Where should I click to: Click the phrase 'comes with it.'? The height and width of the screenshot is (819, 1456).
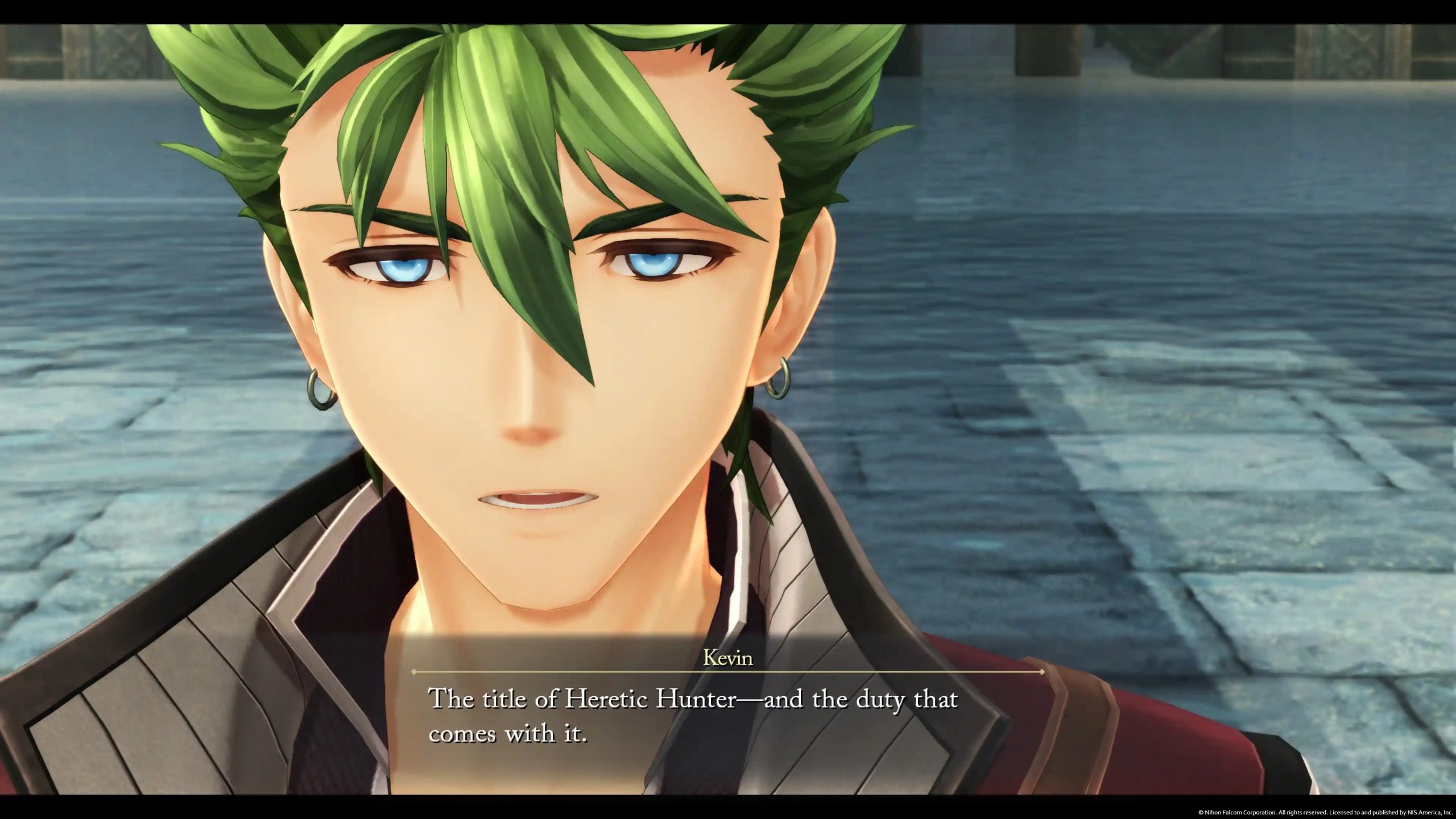[x=512, y=734]
